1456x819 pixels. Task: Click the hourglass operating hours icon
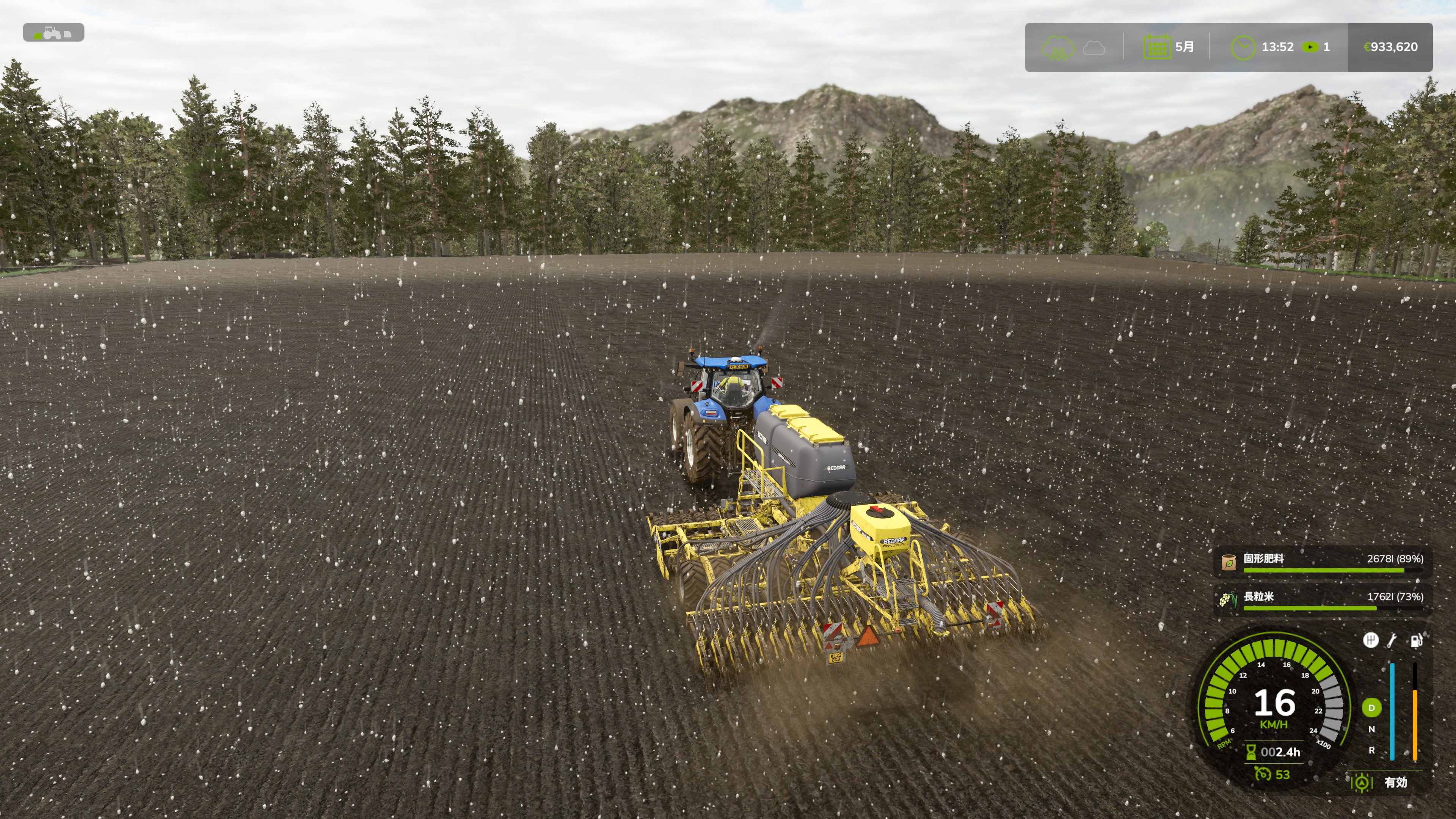[1251, 752]
